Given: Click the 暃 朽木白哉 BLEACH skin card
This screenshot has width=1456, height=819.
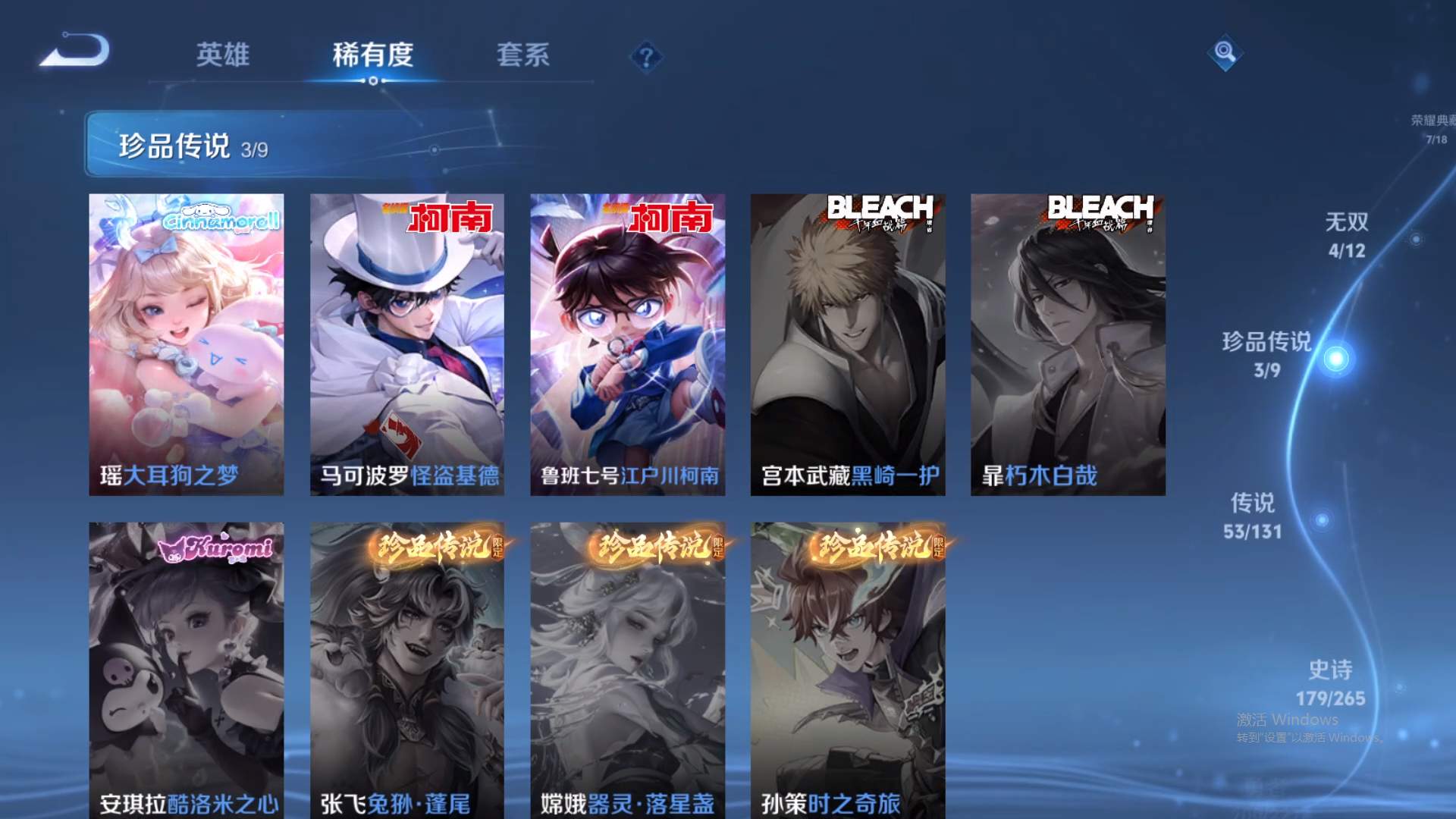Looking at the screenshot, I should (1065, 341).
